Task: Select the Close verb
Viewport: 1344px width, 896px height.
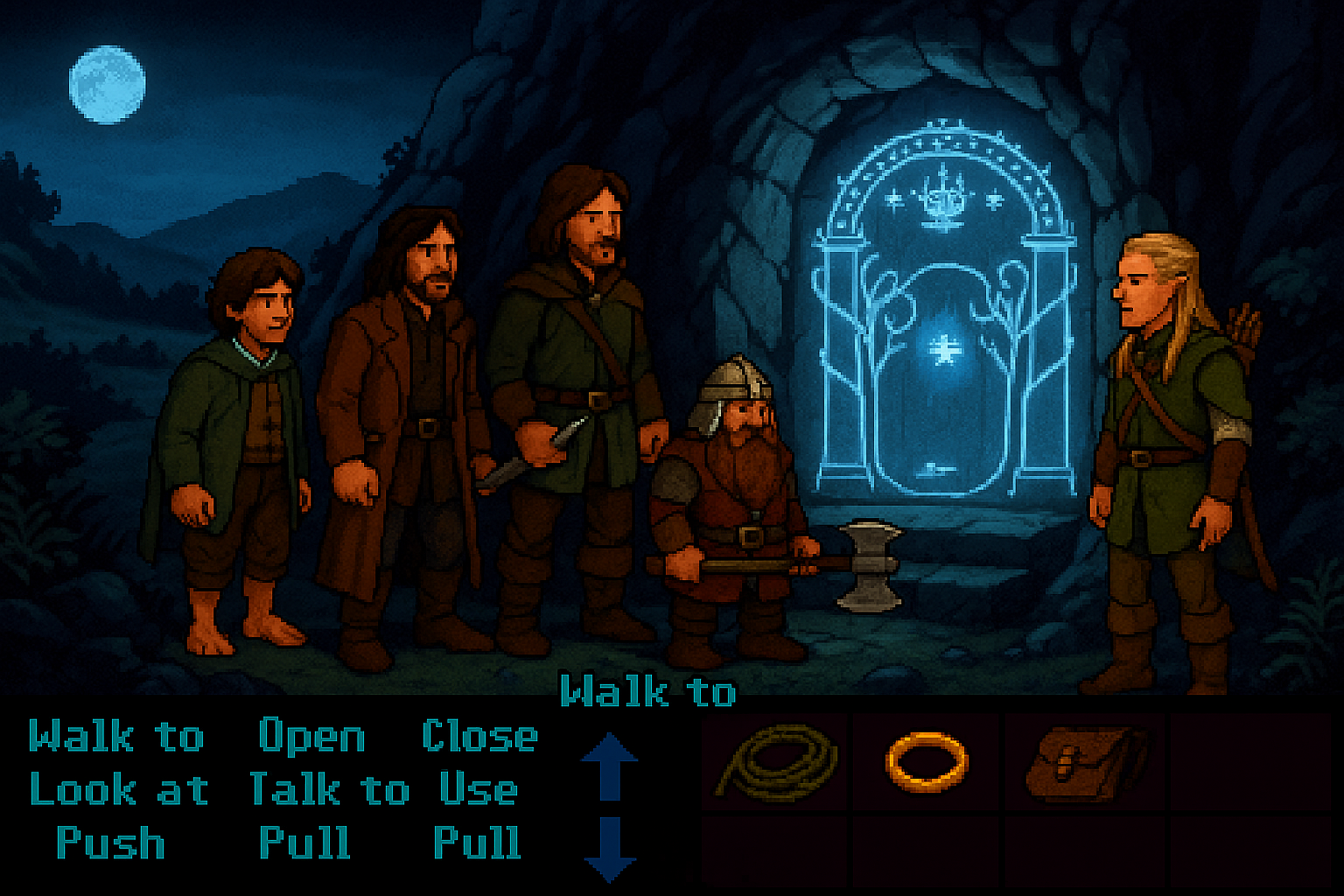Action: [479, 737]
